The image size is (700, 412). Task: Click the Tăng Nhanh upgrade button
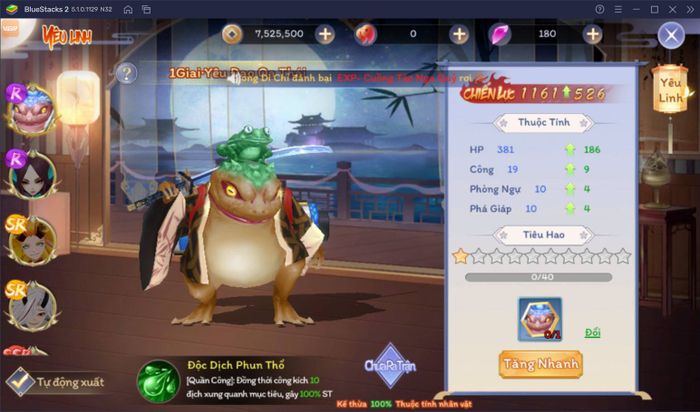(x=539, y=364)
